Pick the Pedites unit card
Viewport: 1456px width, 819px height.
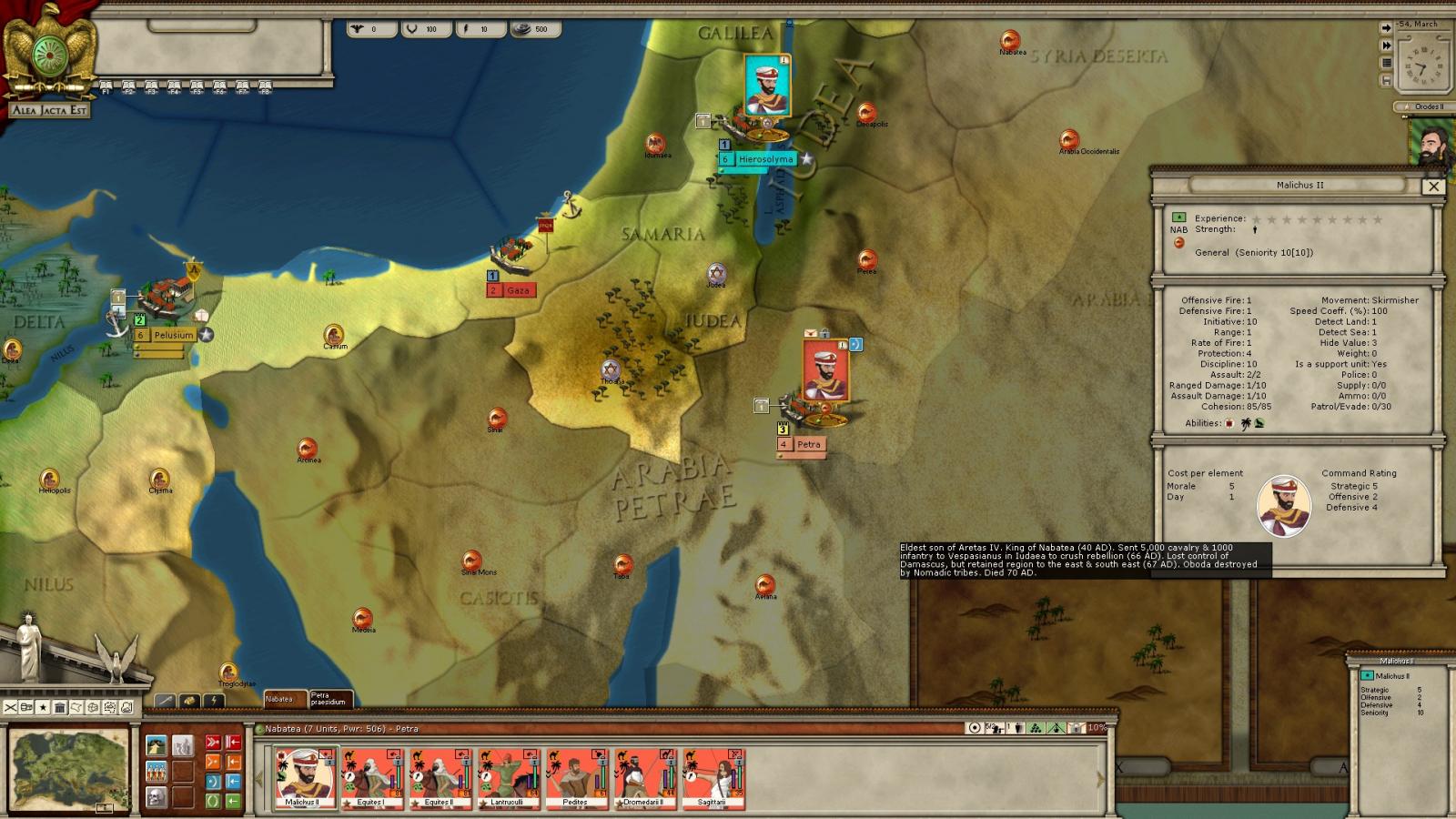pos(575,778)
